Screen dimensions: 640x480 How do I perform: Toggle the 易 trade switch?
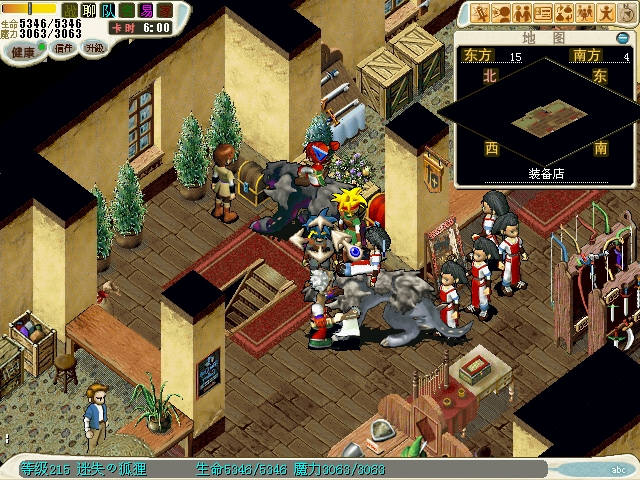(146, 9)
